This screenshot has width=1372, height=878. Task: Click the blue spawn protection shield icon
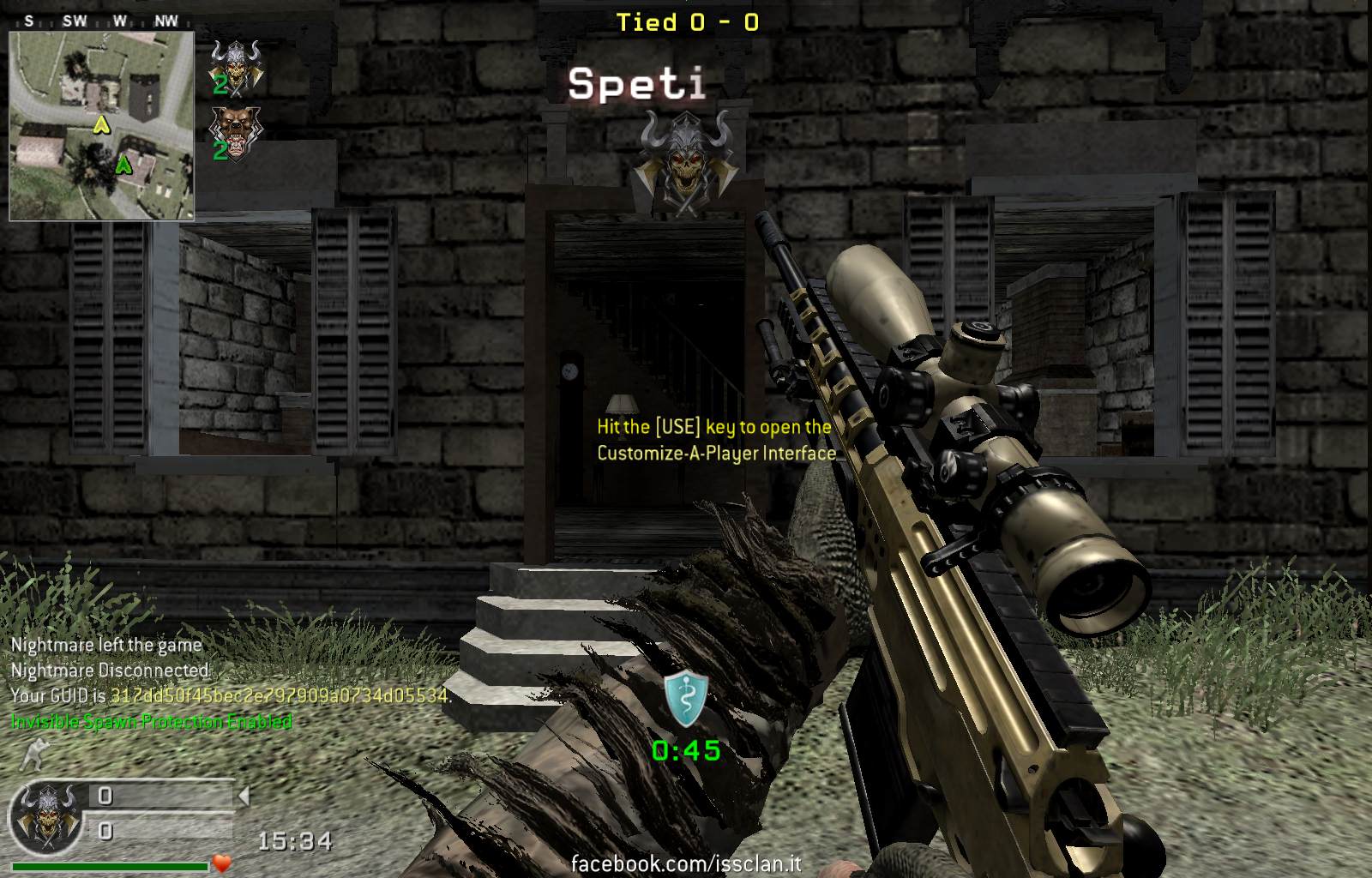pos(686,695)
